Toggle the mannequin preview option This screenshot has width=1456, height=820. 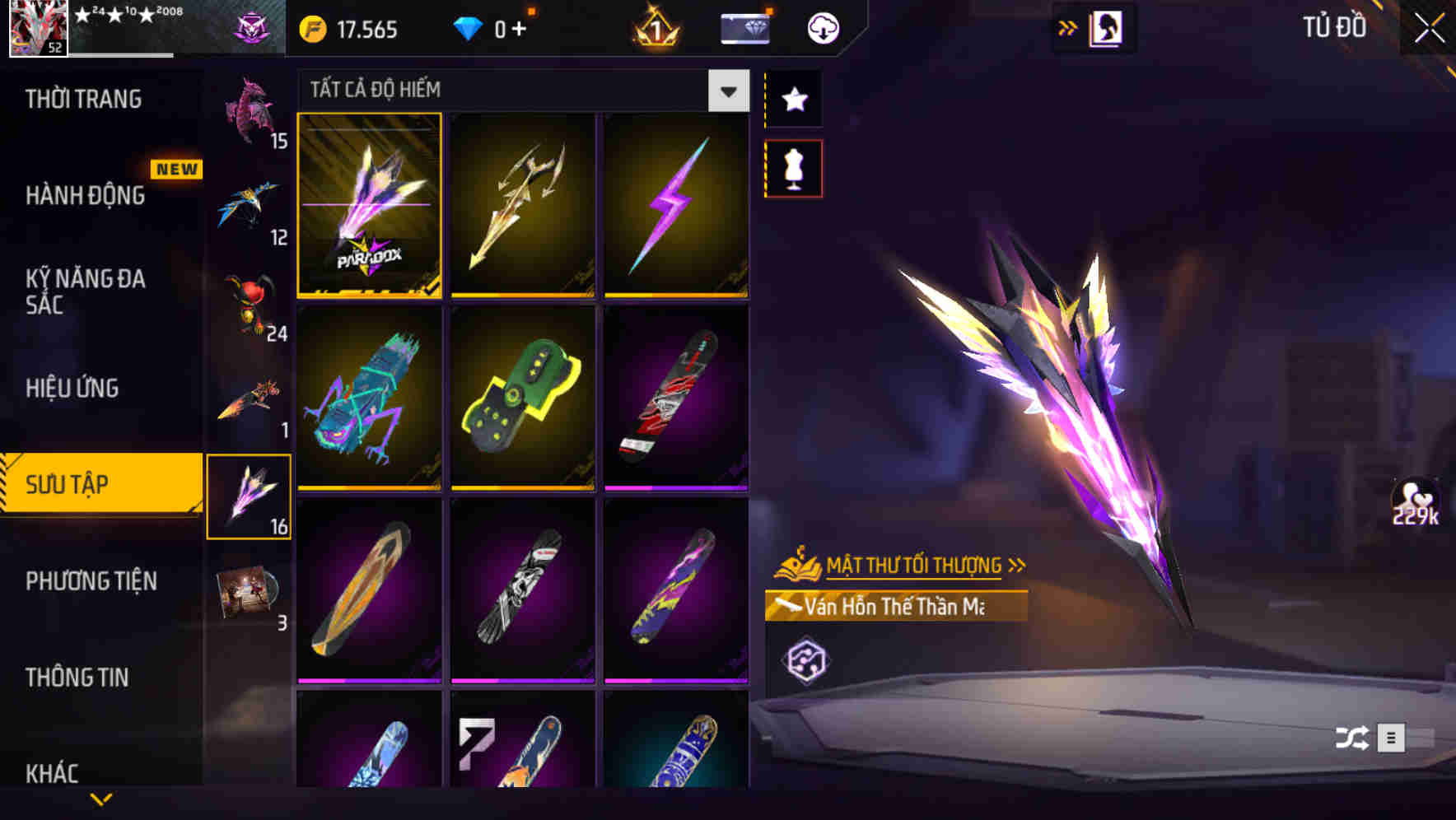click(793, 167)
